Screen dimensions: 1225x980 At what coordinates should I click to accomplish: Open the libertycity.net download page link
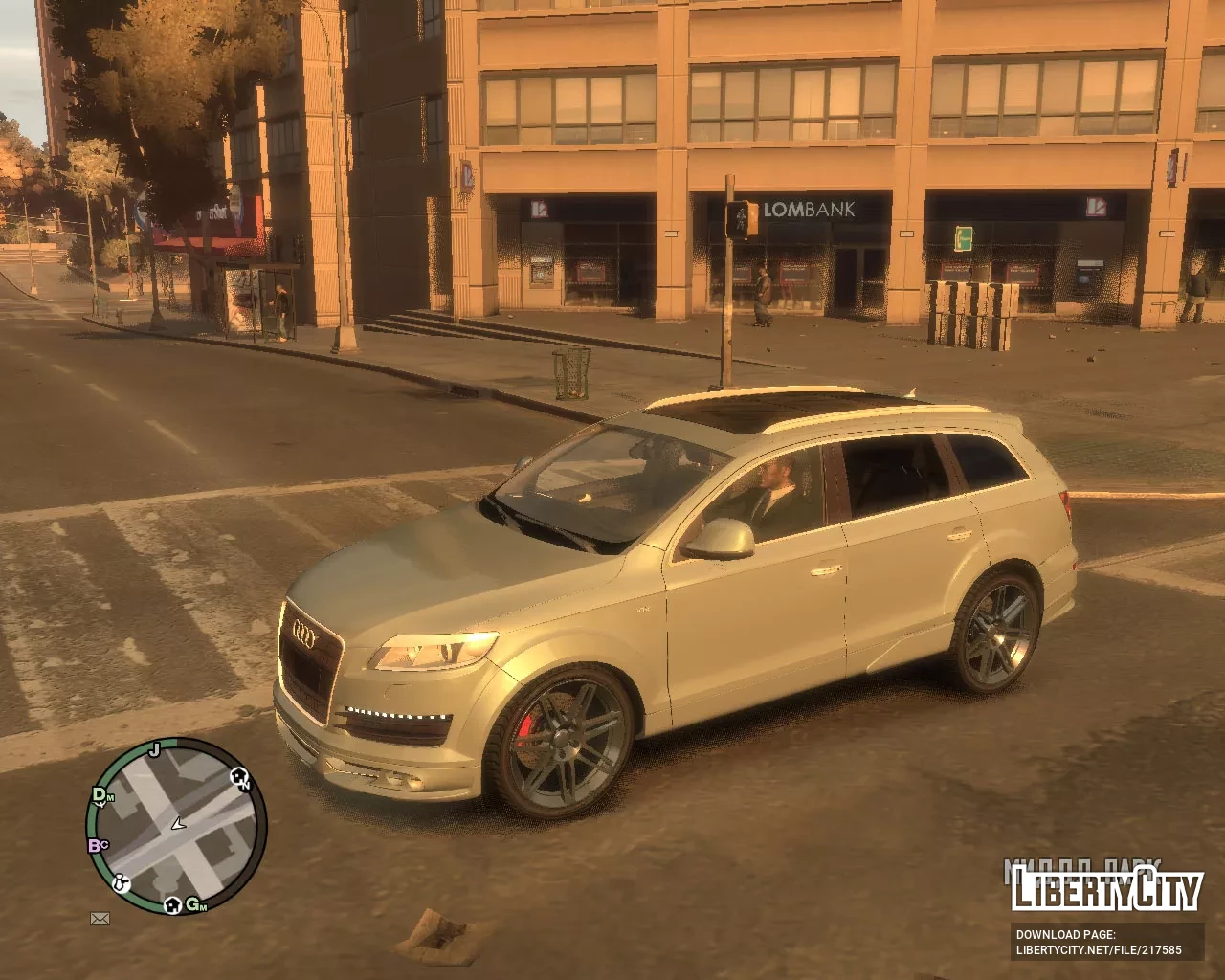(1098, 950)
